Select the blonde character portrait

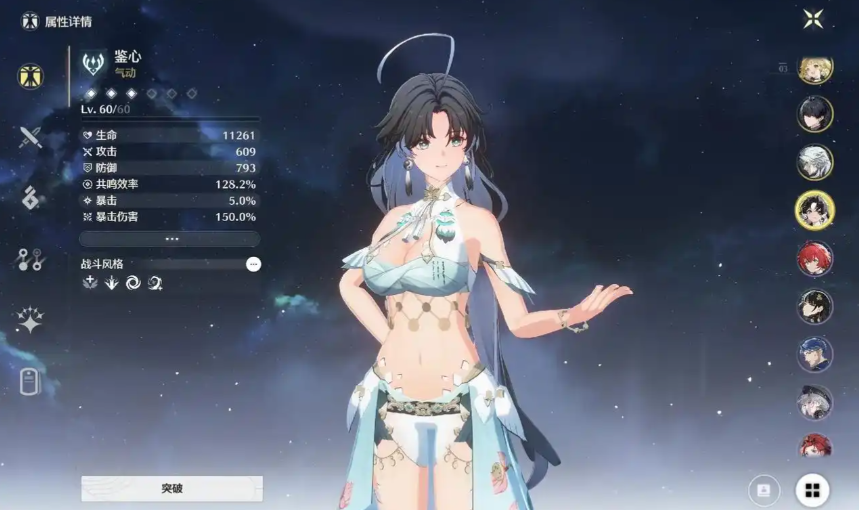pos(815,69)
